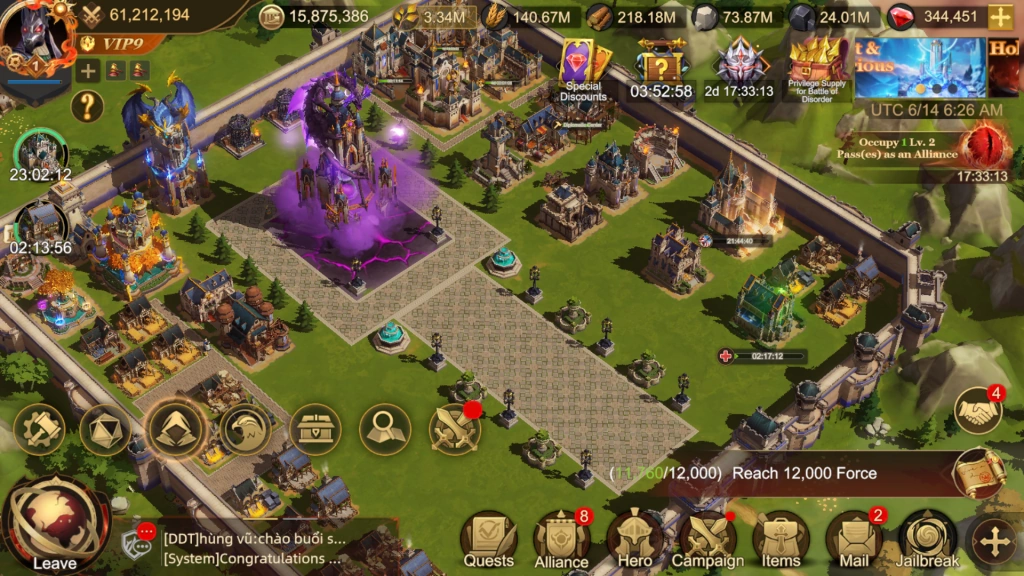Viewport: 1024px width, 576px height.
Task: Open the Mail inbox
Action: [853, 540]
